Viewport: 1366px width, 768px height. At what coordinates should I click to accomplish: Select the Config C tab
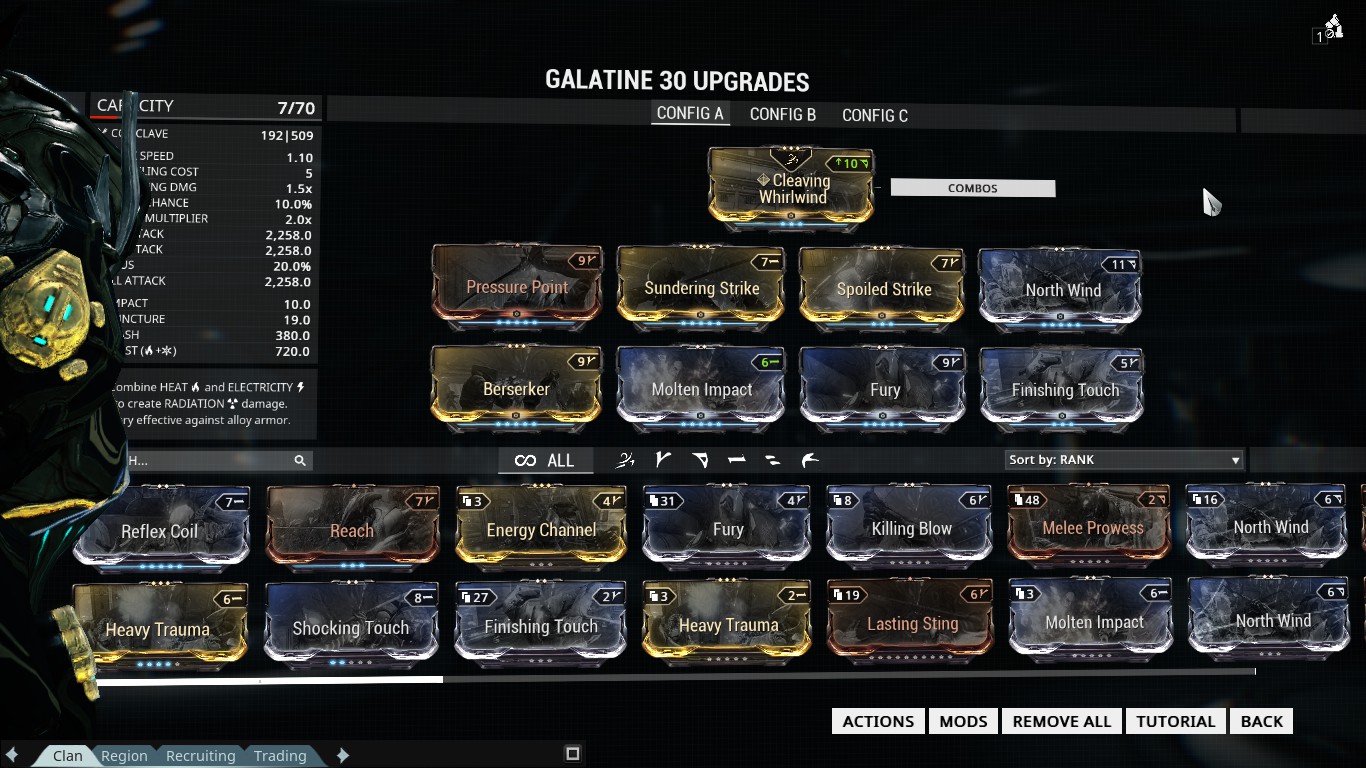tap(875, 115)
